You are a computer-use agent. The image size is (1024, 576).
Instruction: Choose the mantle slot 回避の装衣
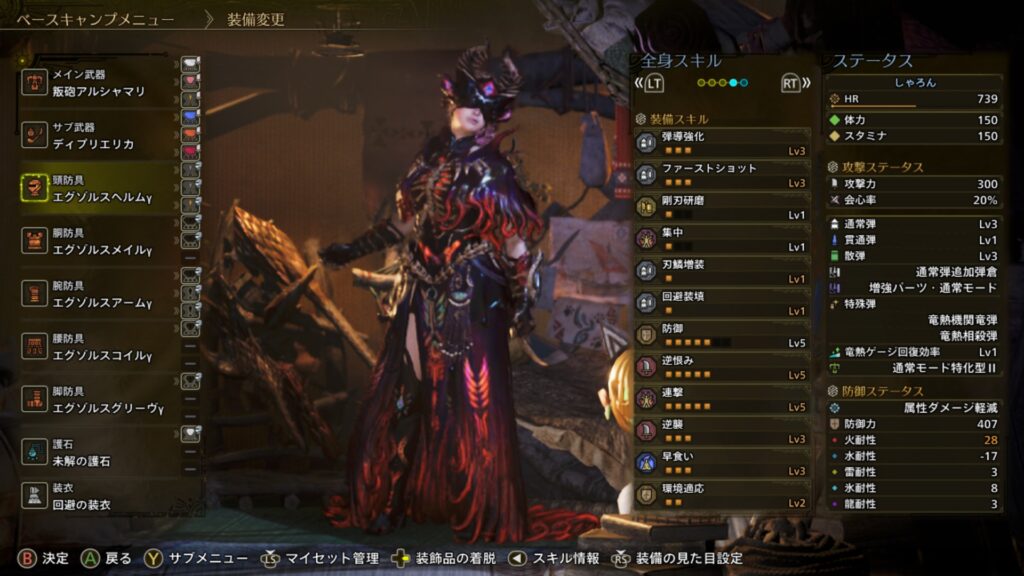(98, 495)
